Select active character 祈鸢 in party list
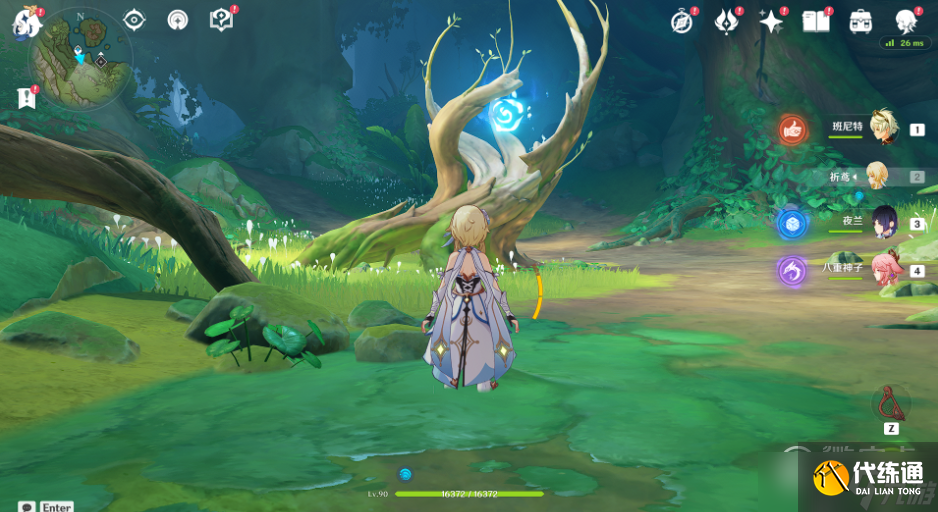This screenshot has width=938, height=512. point(876,176)
